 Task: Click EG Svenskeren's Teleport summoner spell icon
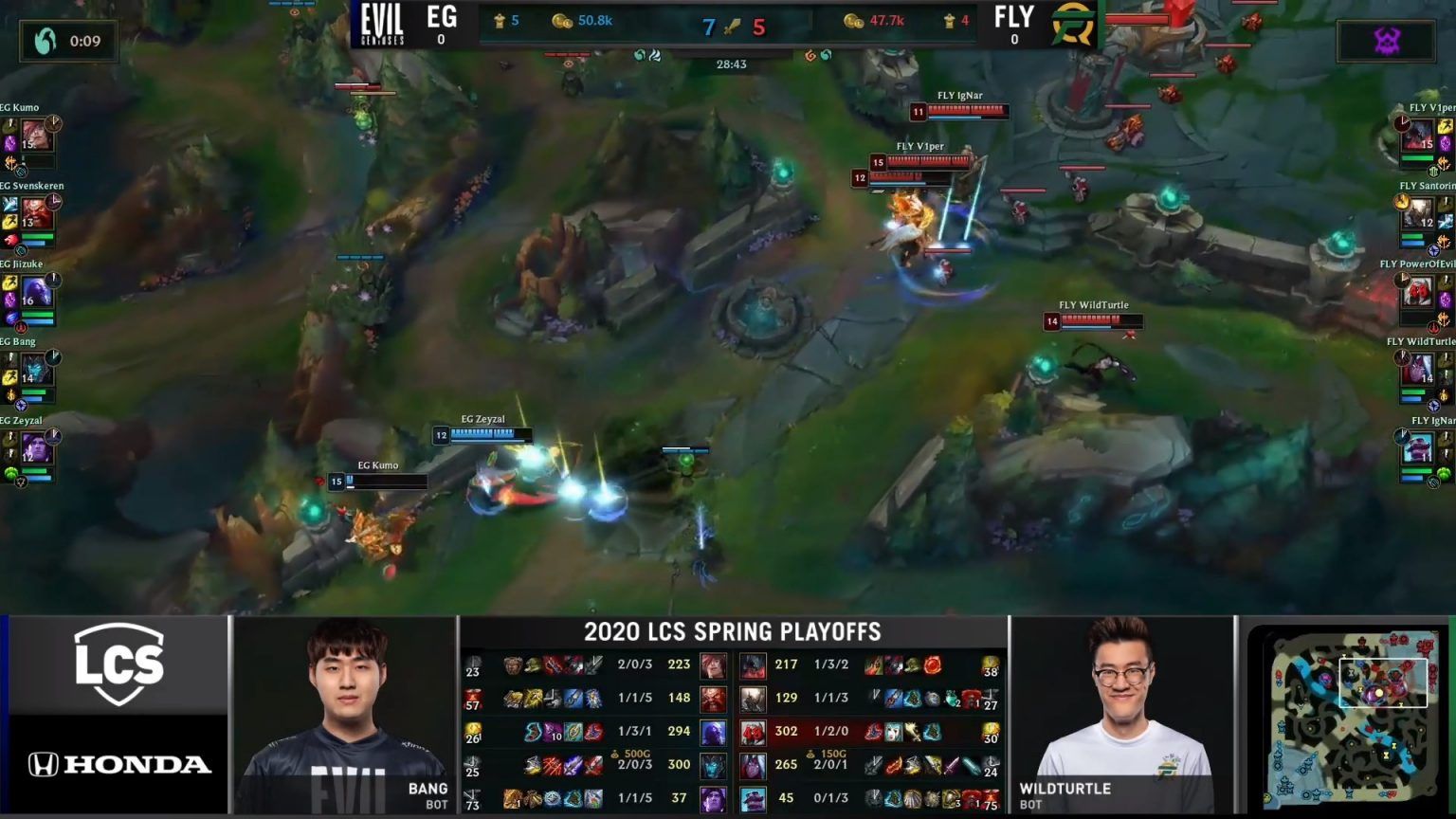click(10, 204)
